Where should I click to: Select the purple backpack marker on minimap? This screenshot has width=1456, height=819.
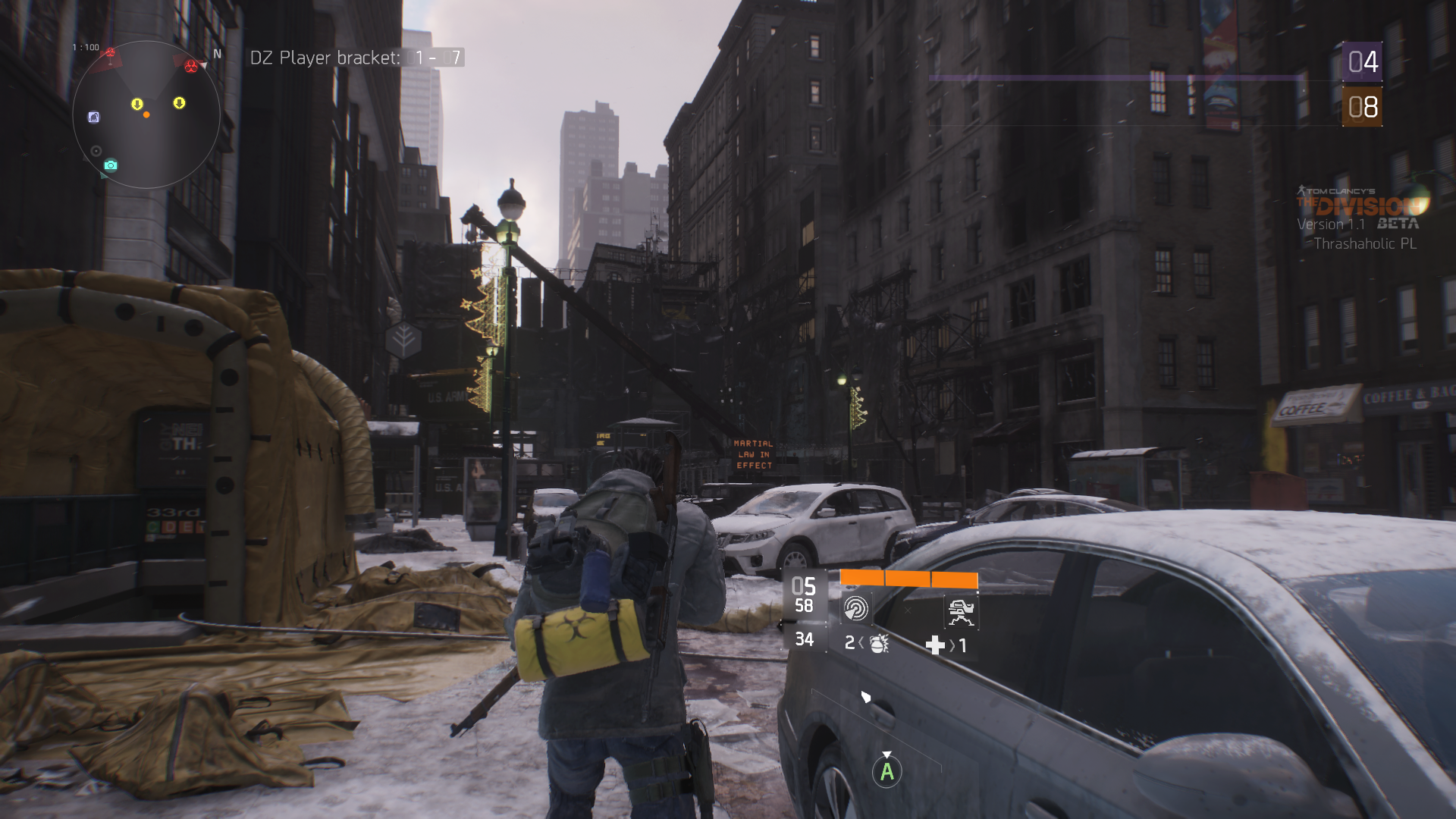(94, 118)
